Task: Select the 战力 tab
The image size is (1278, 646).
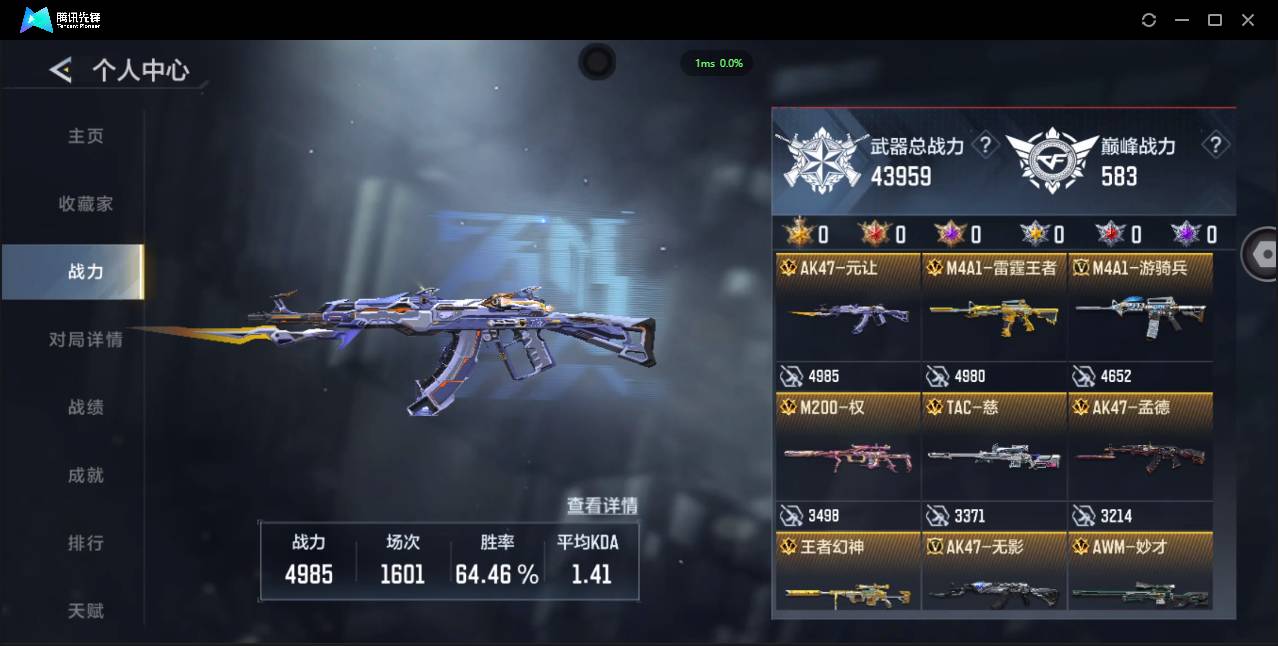Action: (x=86, y=272)
